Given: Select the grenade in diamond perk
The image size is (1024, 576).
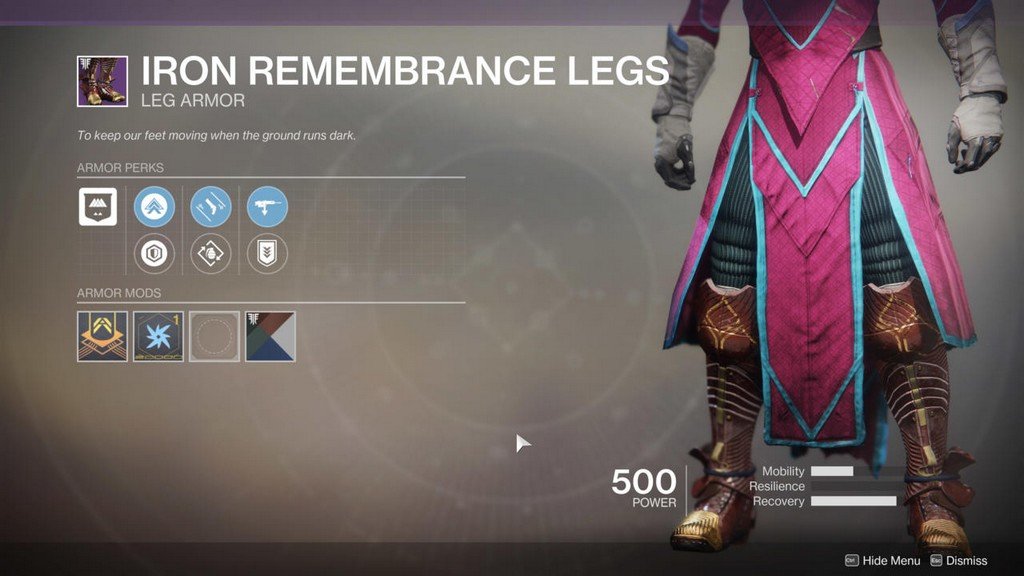Looking at the screenshot, I should click(x=211, y=253).
